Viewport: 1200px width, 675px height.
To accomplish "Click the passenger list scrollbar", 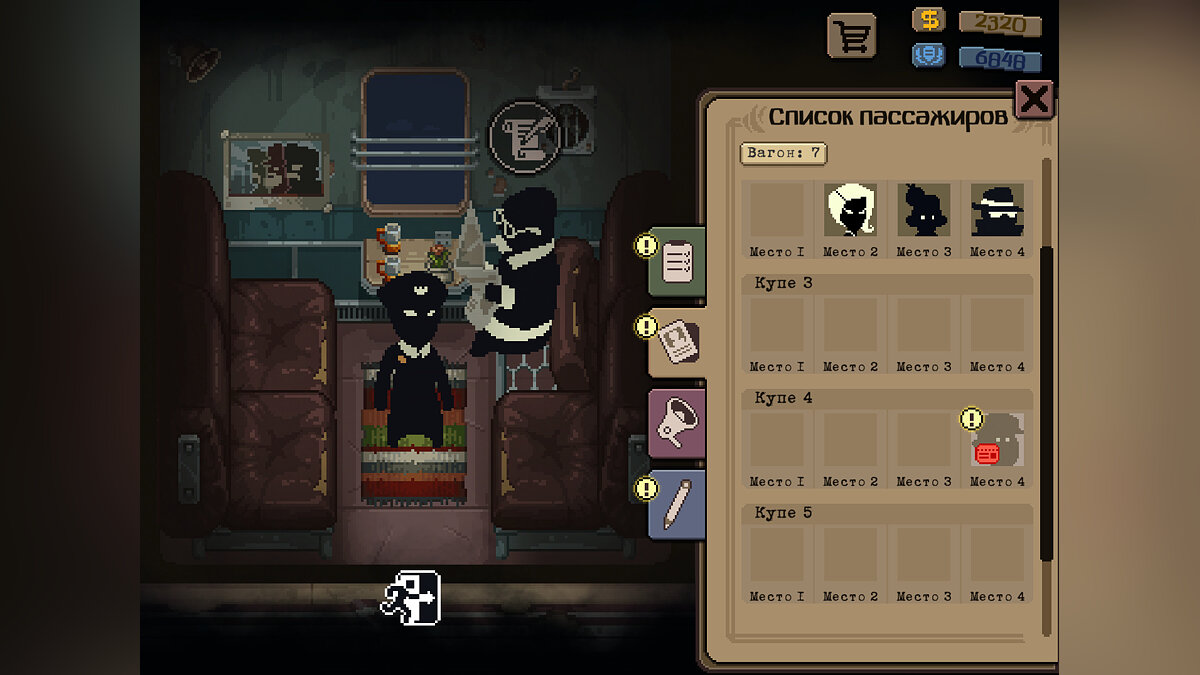I will click(1046, 400).
